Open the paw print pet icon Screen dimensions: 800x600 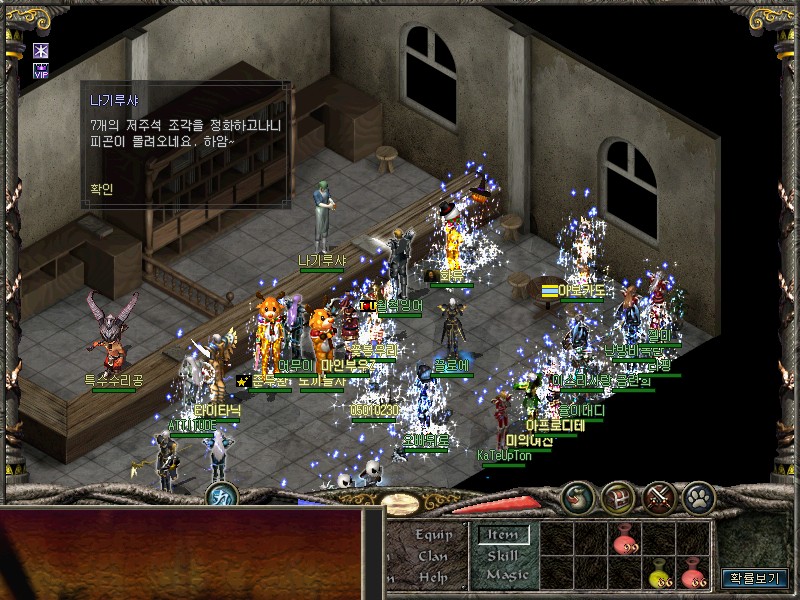pos(698,497)
